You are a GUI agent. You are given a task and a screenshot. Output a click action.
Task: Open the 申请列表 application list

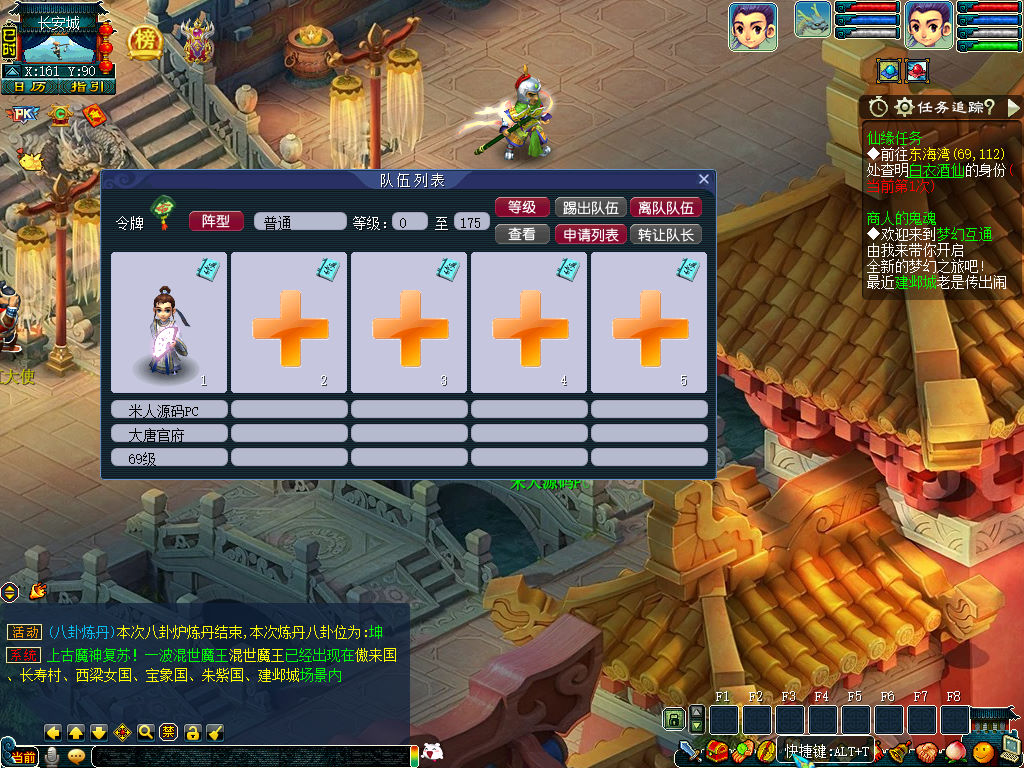pyautogui.click(x=591, y=235)
